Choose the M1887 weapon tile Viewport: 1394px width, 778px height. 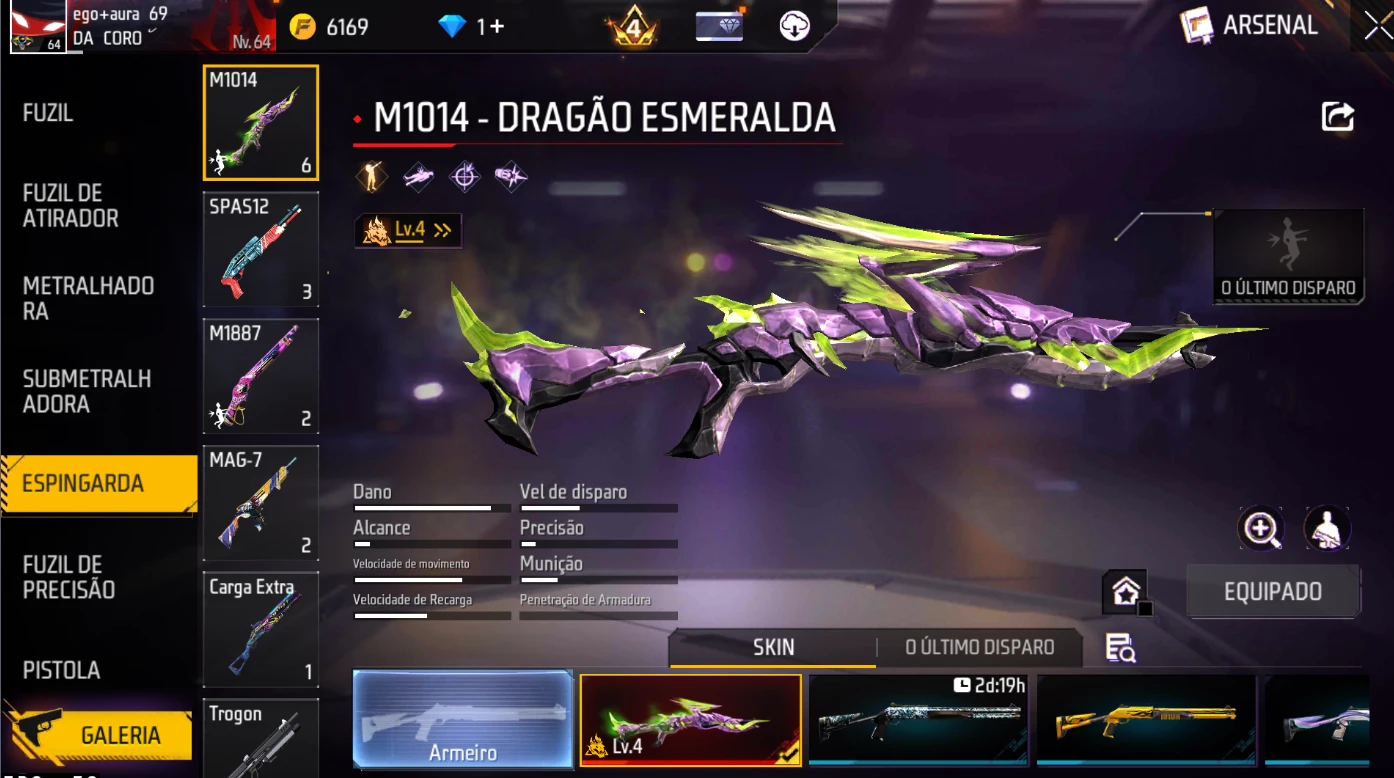pos(261,376)
